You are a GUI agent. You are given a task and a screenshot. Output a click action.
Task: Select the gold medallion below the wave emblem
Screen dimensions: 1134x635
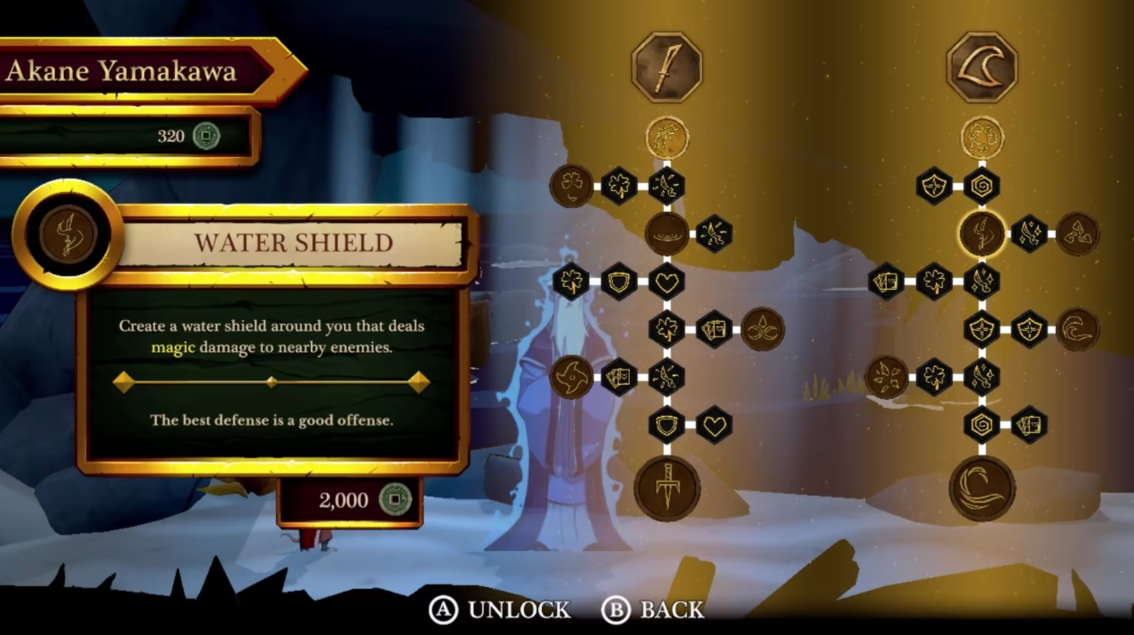pyautogui.click(x=982, y=137)
